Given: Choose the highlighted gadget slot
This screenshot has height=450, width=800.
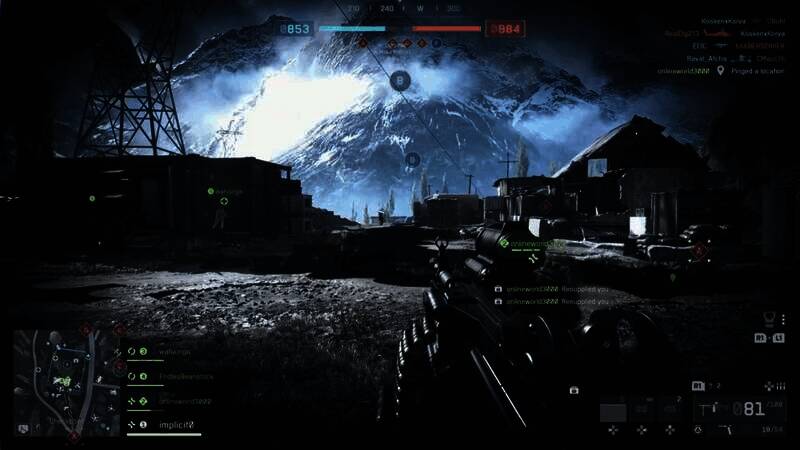Looking at the screenshot, I should pos(613,411).
